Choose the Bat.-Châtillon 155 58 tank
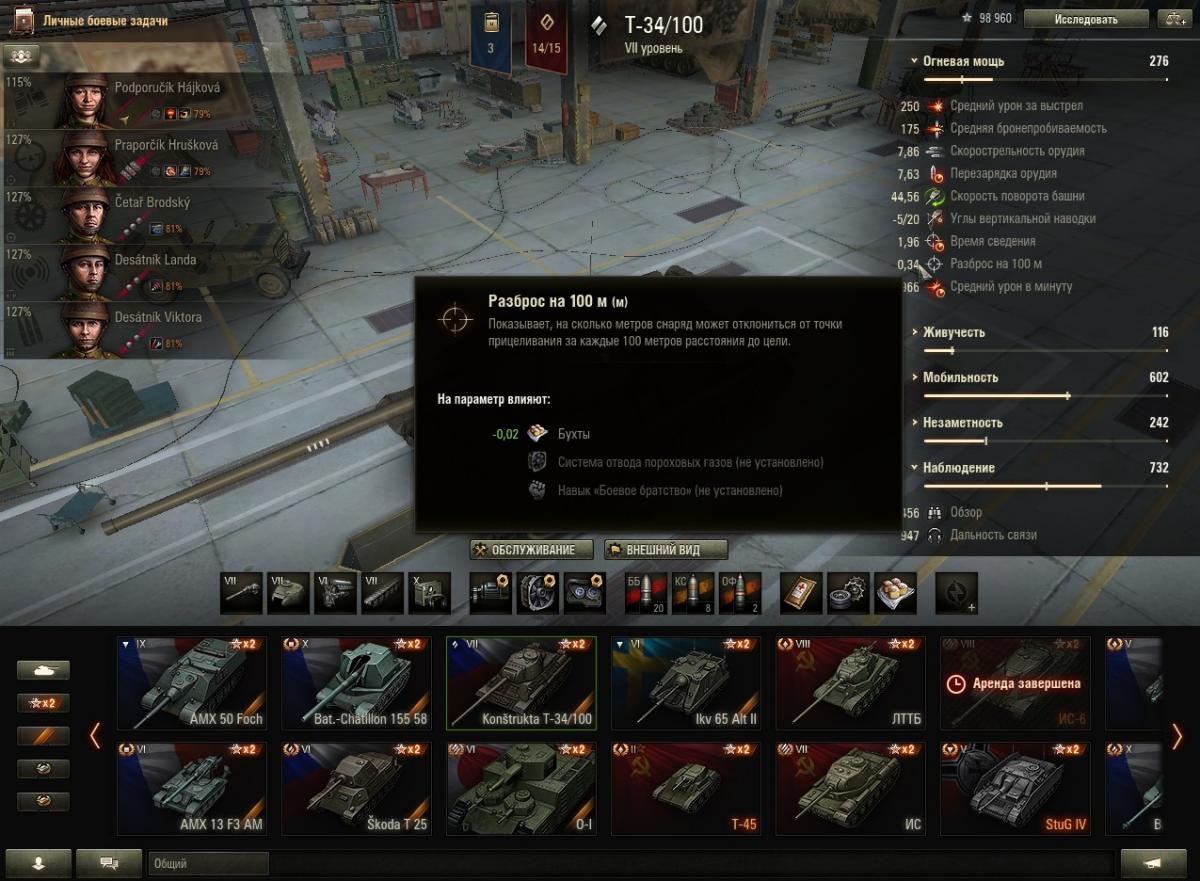Image resolution: width=1200 pixels, height=881 pixels. [x=356, y=683]
